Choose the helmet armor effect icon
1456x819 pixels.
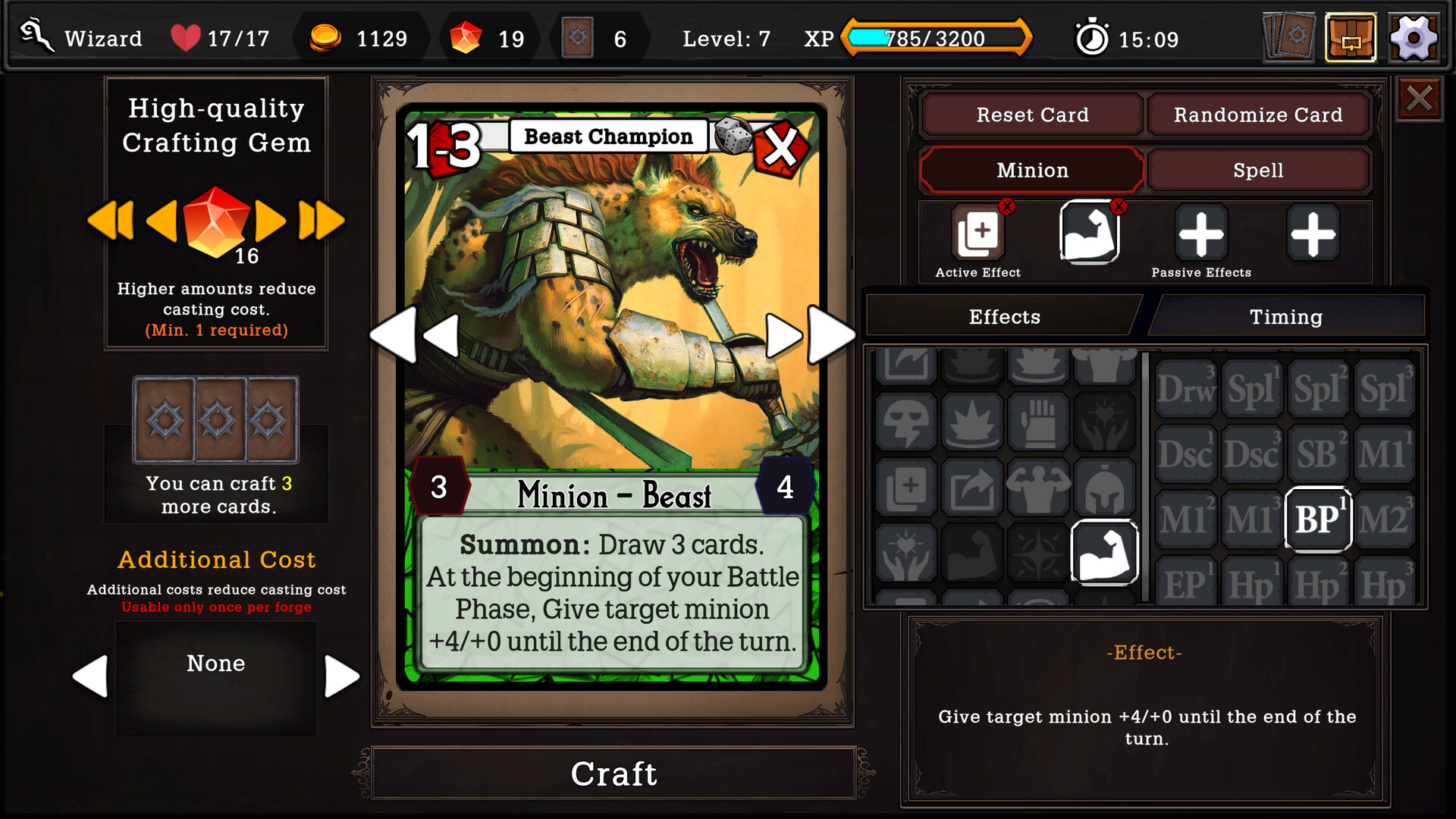coord(1106,488)
